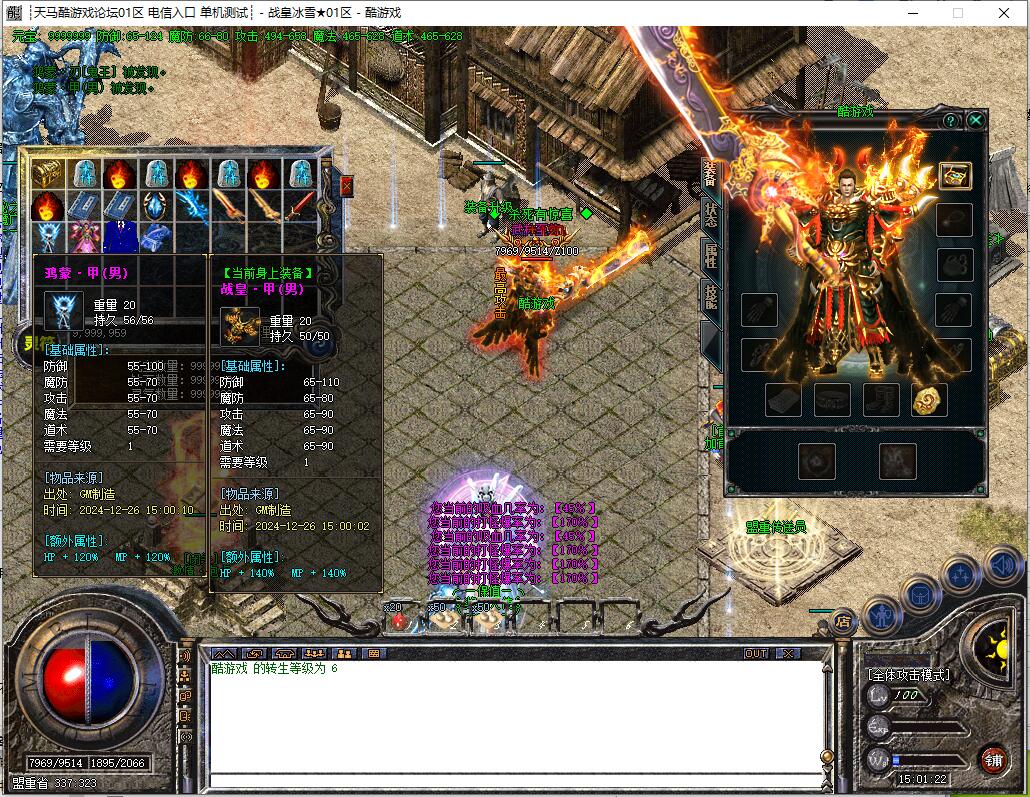Viewport: 1030px width, 797px height.
Task: Choose the blue lightning sword item
Action: coord(191,206)
